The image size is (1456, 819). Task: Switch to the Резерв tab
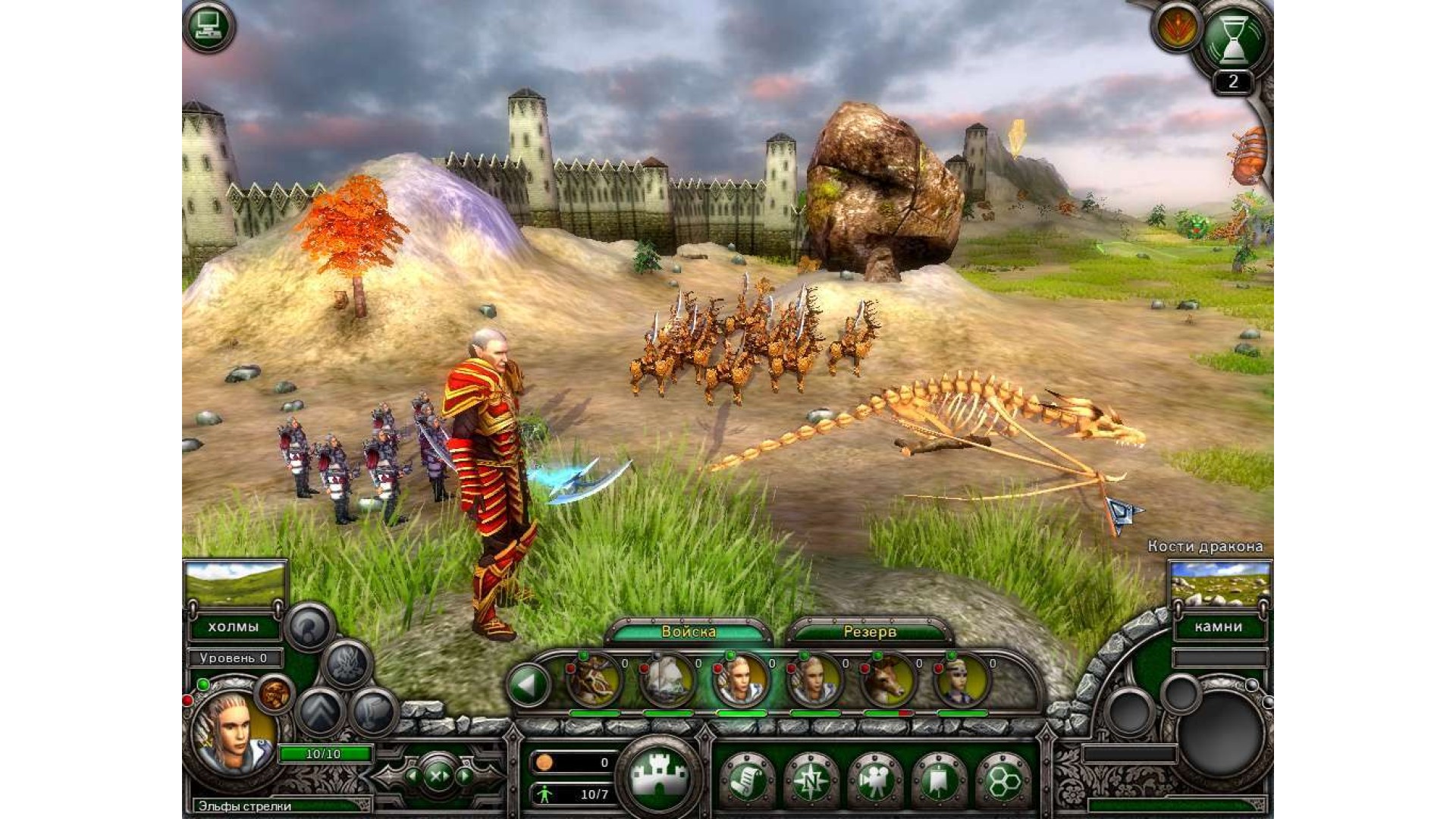point(869,631)
